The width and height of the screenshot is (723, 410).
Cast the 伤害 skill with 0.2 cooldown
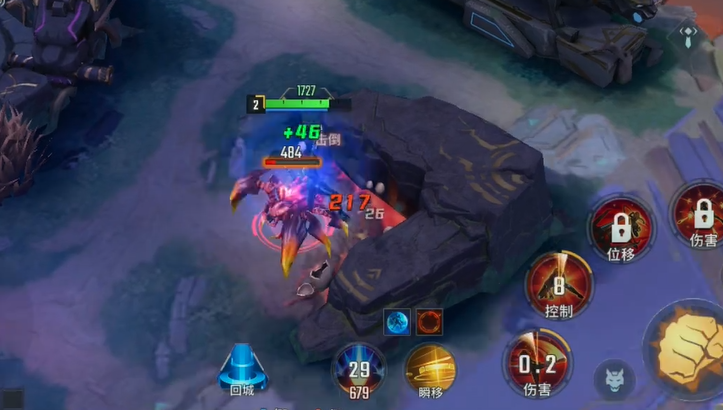[x=538, y=362]
